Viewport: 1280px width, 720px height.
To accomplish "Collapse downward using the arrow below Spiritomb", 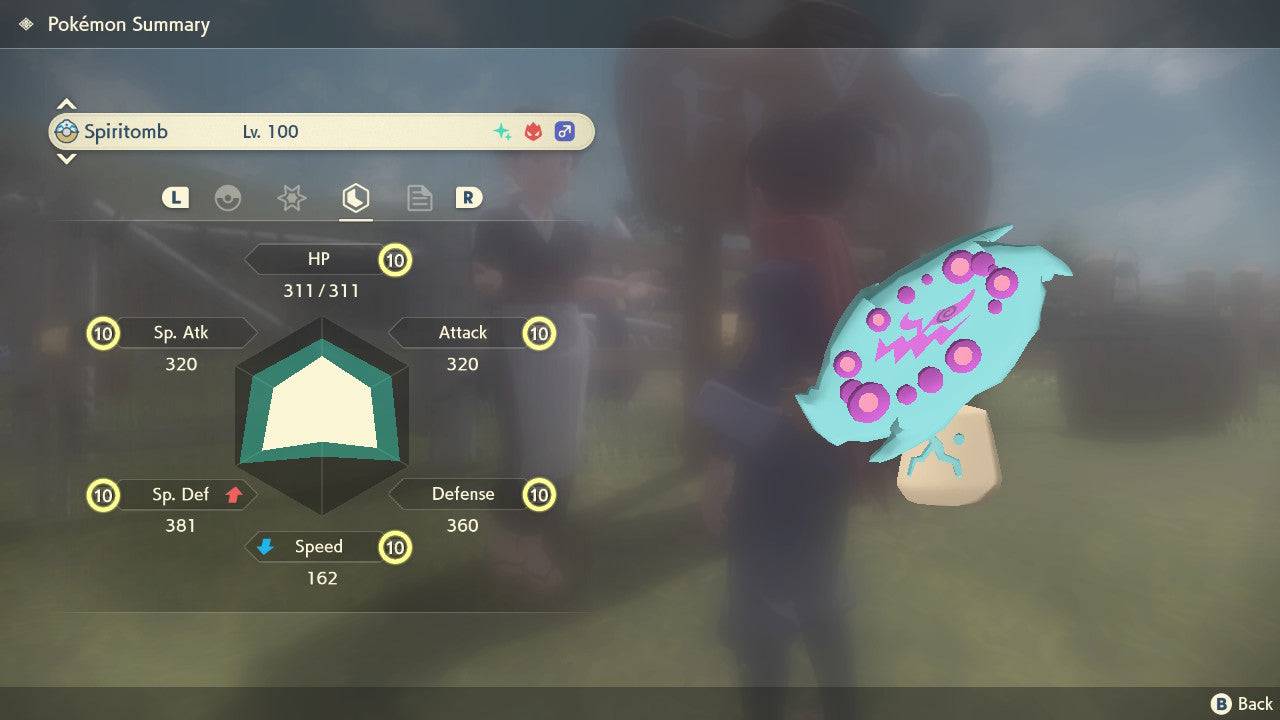I will 66,159.
